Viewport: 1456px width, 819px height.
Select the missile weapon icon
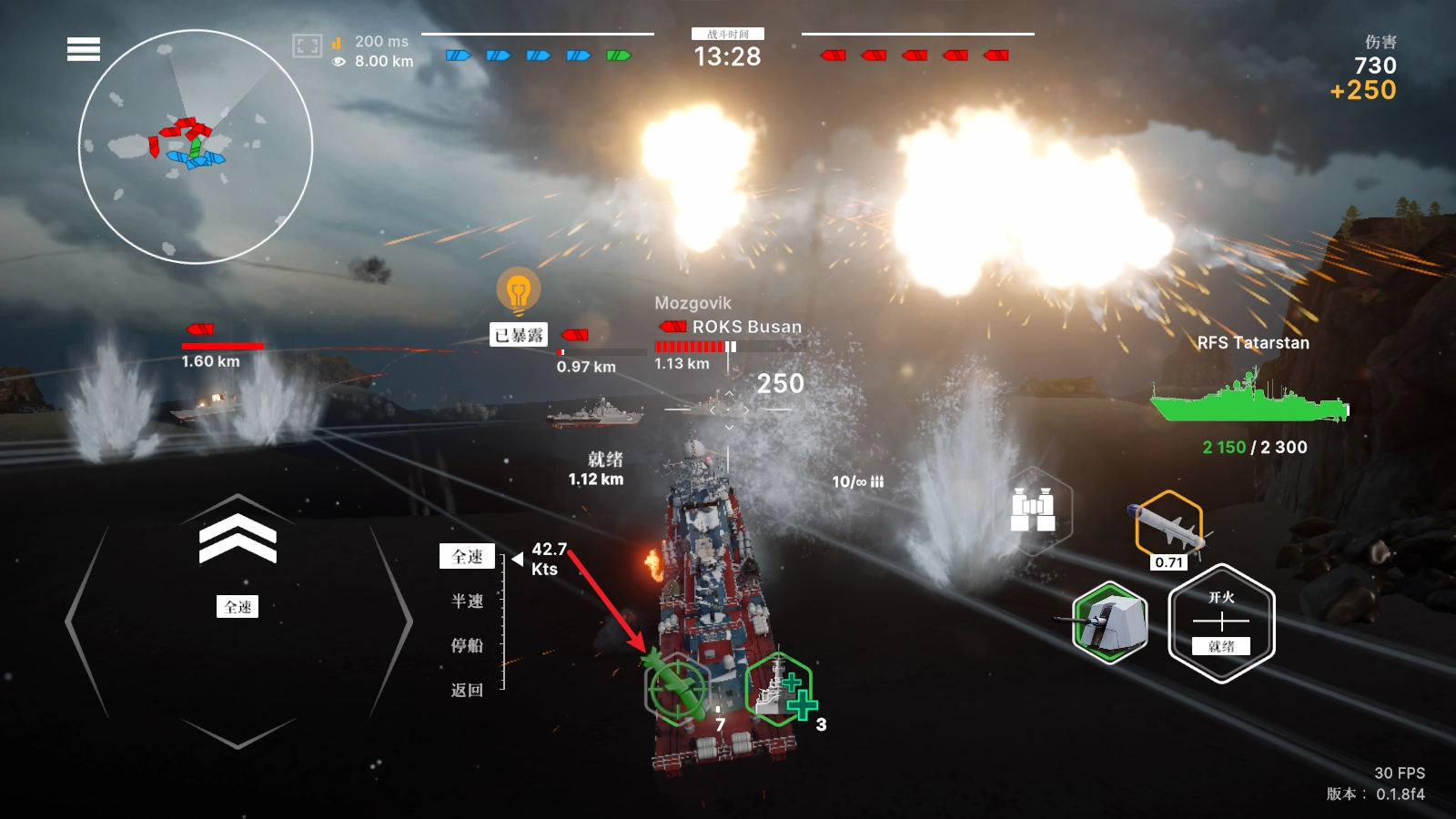point(1169,526)
